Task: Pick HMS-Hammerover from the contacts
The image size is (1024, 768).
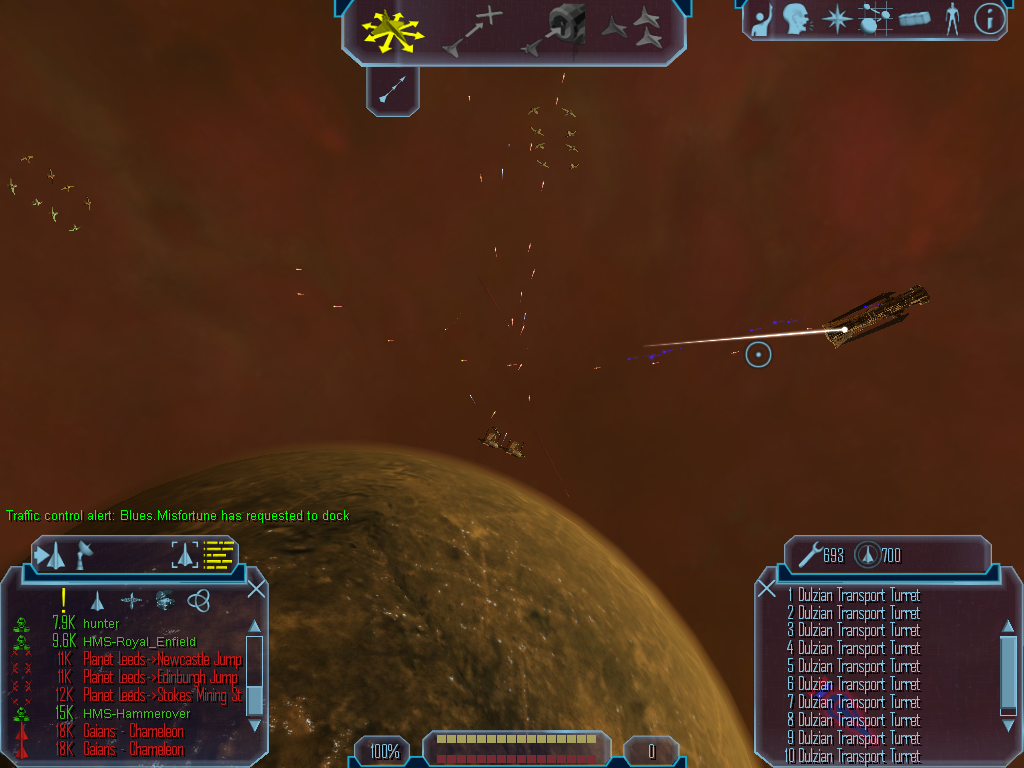Action: (136, 713)
